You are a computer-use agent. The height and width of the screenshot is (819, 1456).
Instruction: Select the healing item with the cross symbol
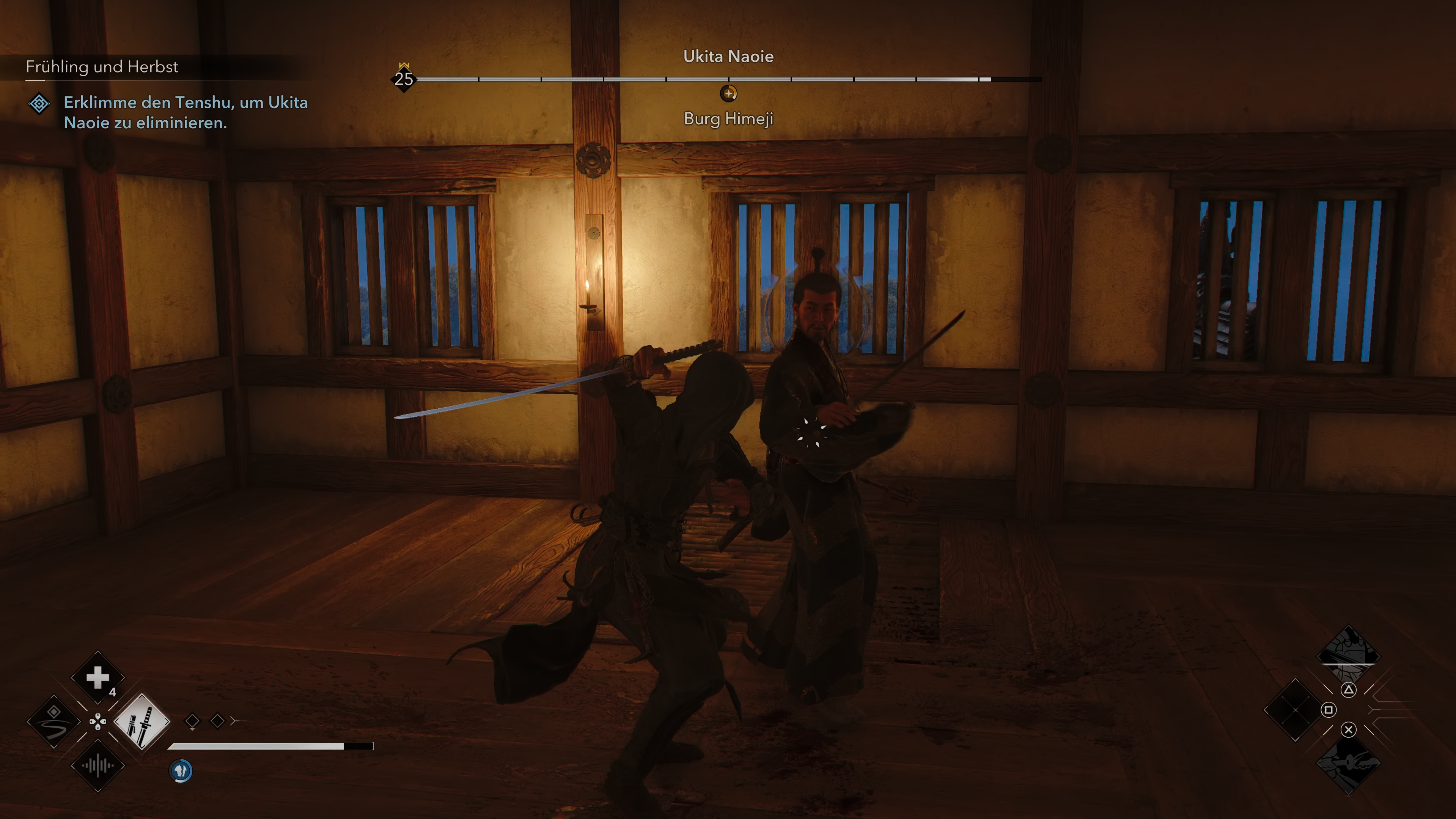[x=98, y=677]
